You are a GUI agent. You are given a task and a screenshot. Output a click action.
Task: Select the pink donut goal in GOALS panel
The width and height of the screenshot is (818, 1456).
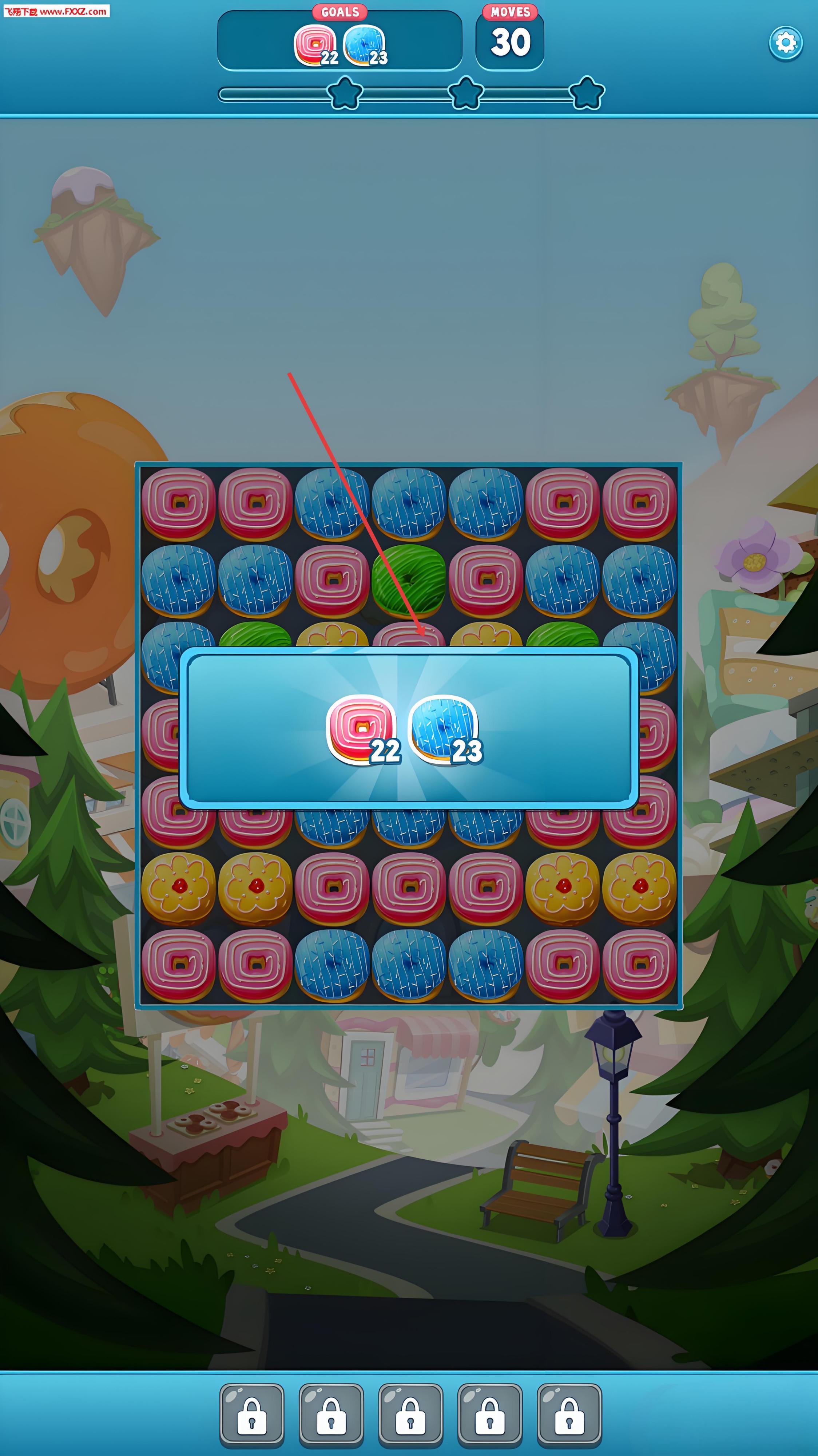[314, 45]
